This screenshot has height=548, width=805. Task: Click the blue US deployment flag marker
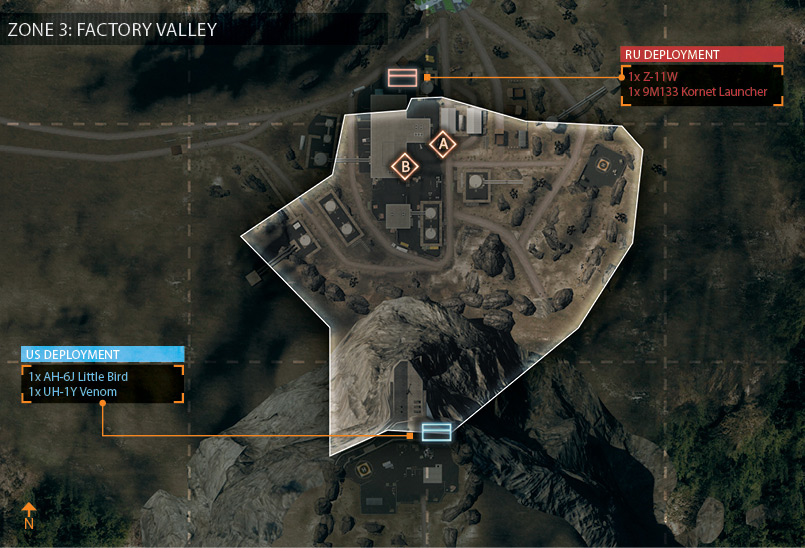pyautogui.click(x=436, y=432)
